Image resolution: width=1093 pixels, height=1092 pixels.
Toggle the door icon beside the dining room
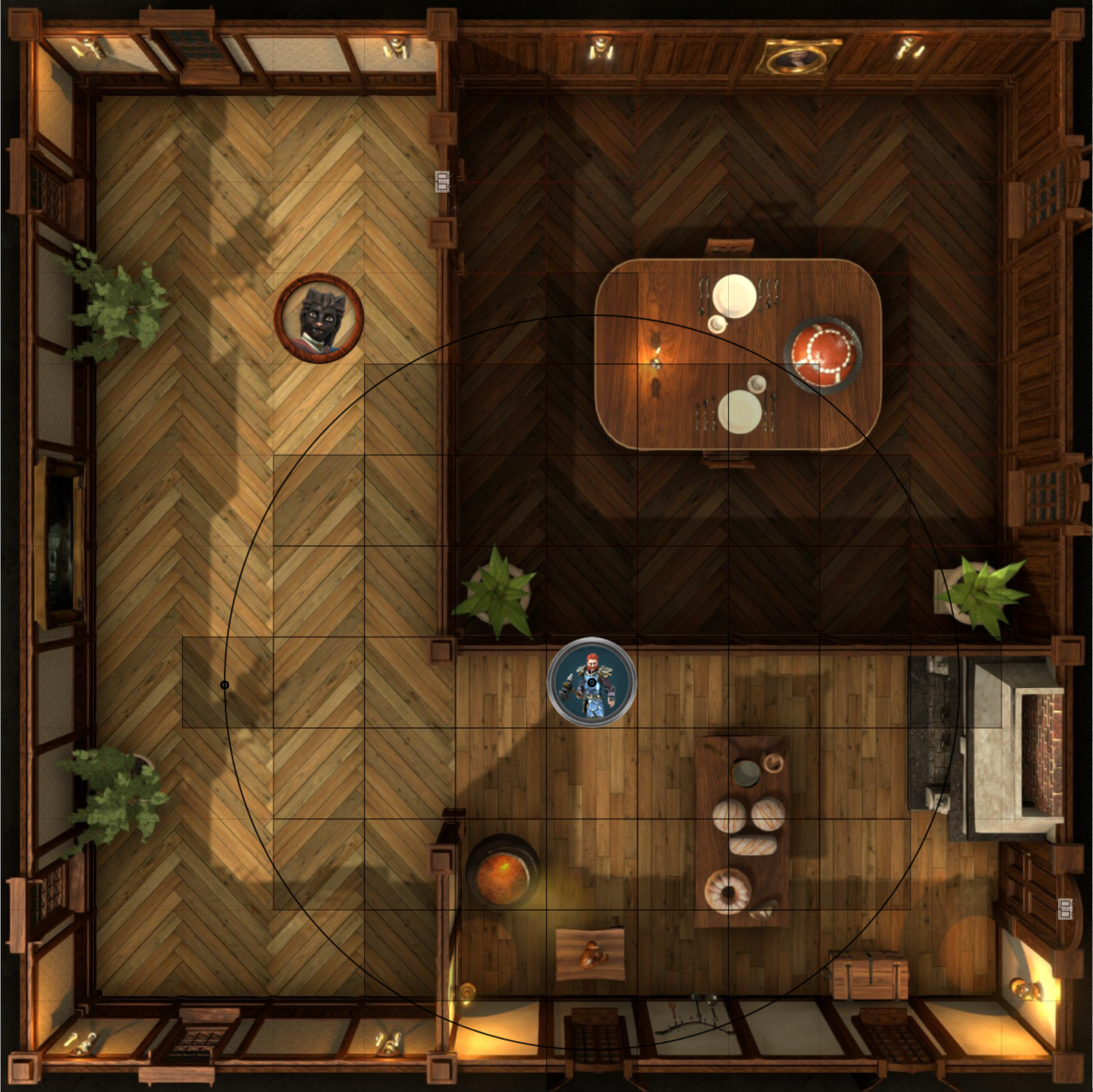click(x=442, y=181)
